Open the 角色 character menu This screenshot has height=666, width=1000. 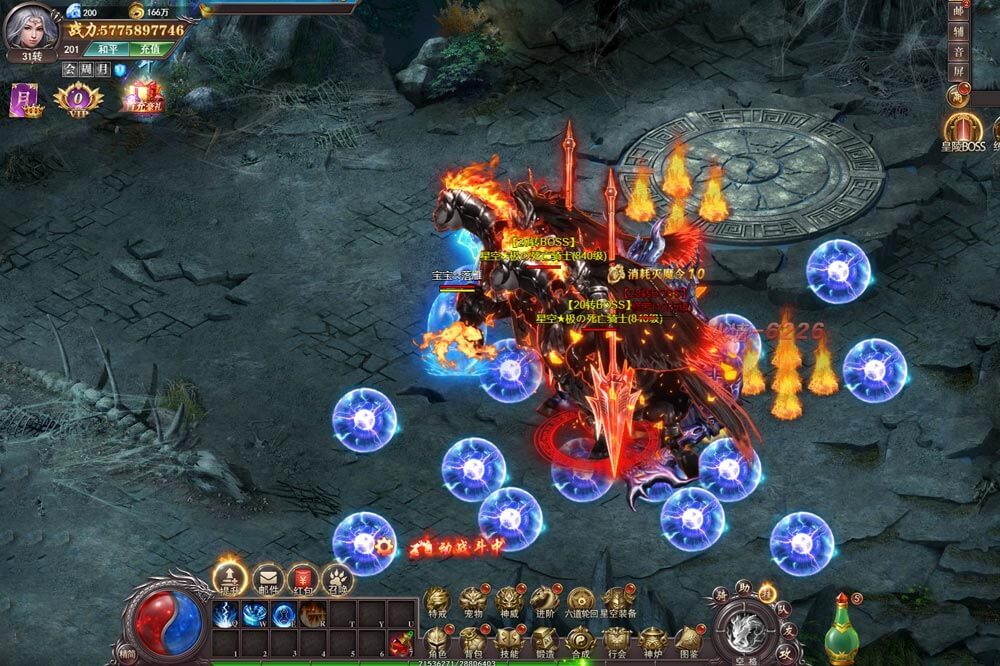[x=436, y=640]
